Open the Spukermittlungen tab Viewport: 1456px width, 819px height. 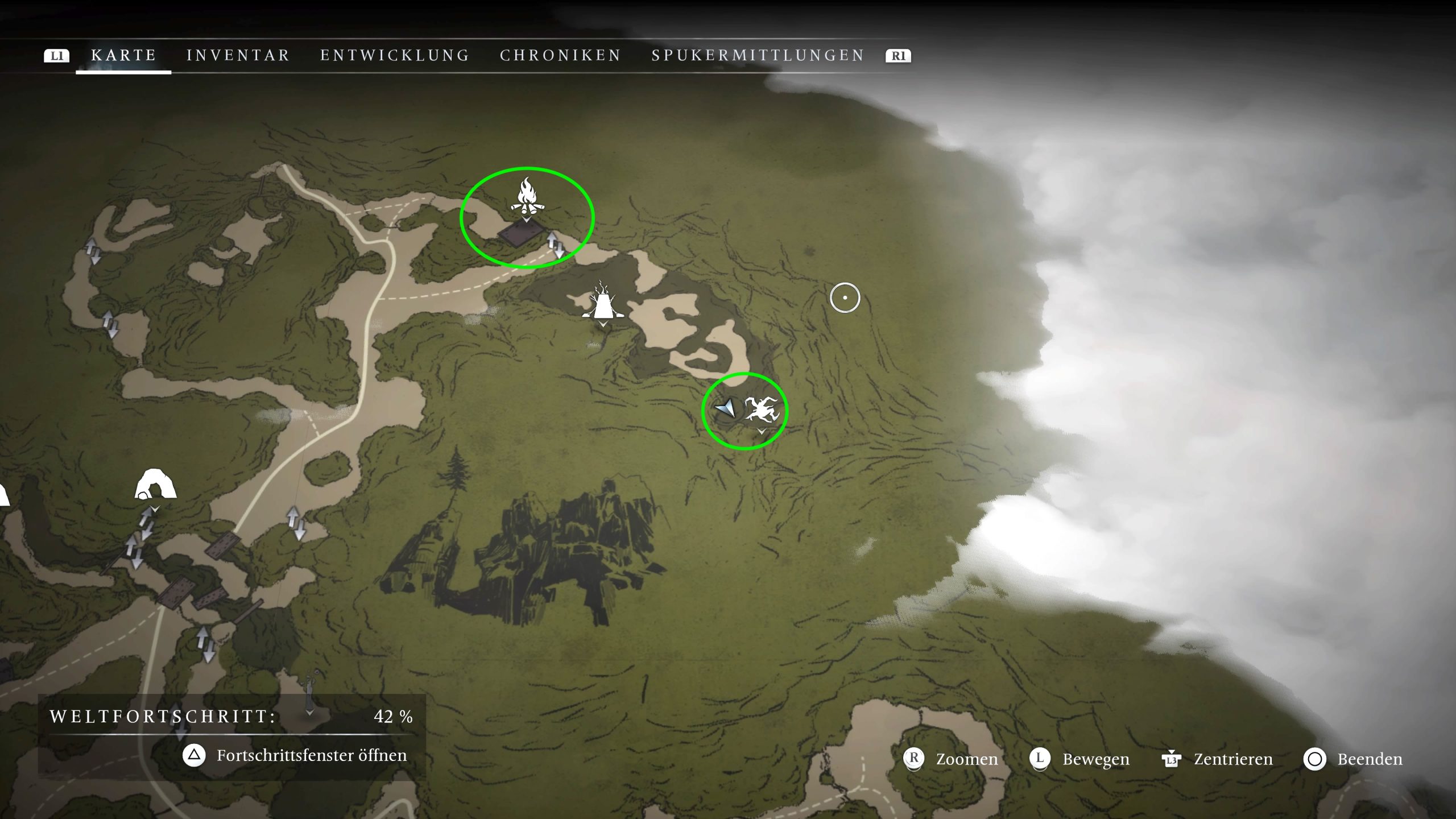click(758, 55)
